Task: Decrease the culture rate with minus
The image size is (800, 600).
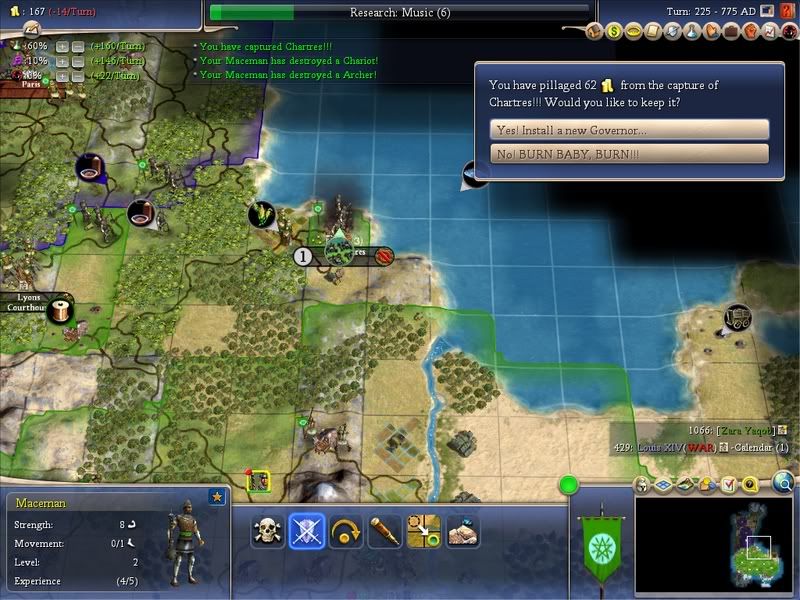Action: 77,61
